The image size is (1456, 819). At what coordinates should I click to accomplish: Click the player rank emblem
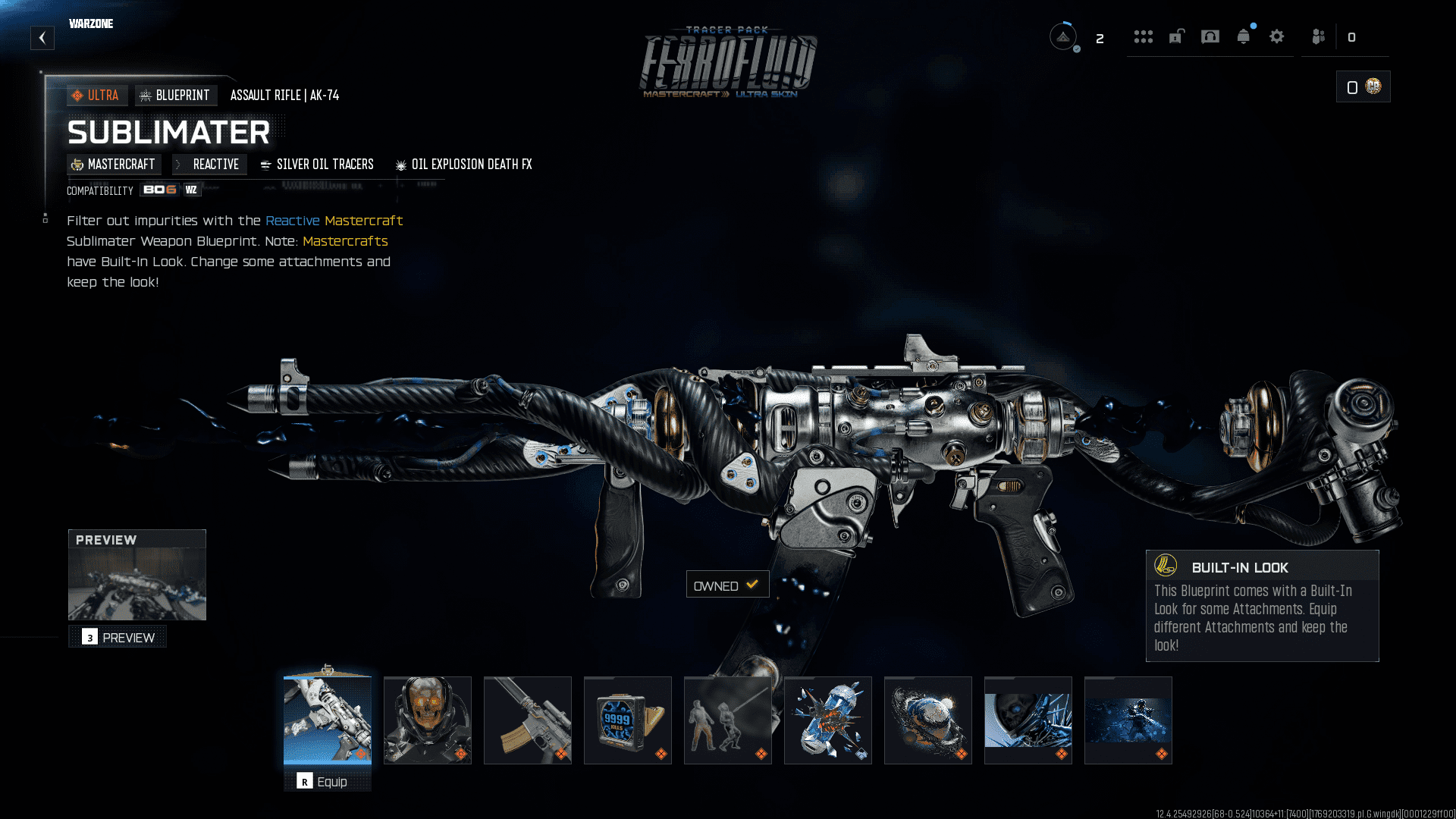point(1063,36)
